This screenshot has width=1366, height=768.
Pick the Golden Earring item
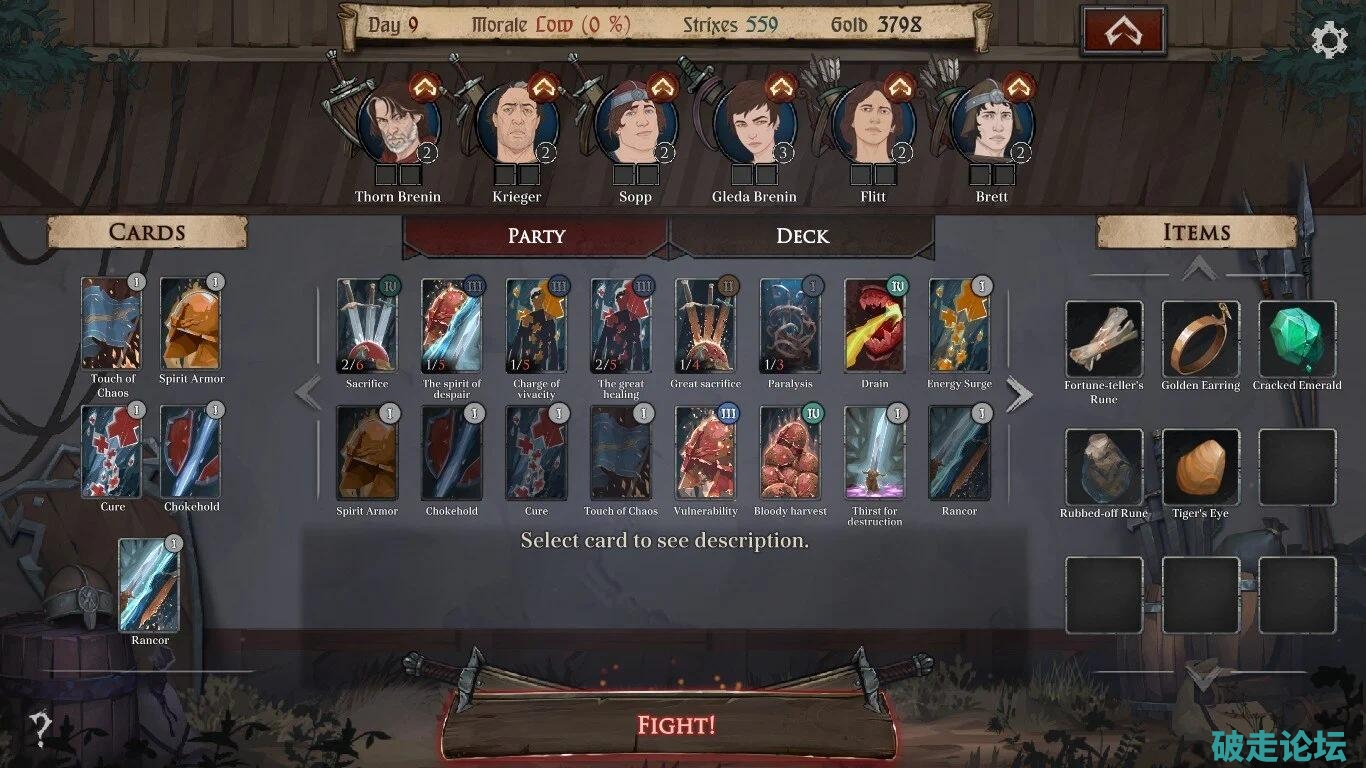(1200, 339)
